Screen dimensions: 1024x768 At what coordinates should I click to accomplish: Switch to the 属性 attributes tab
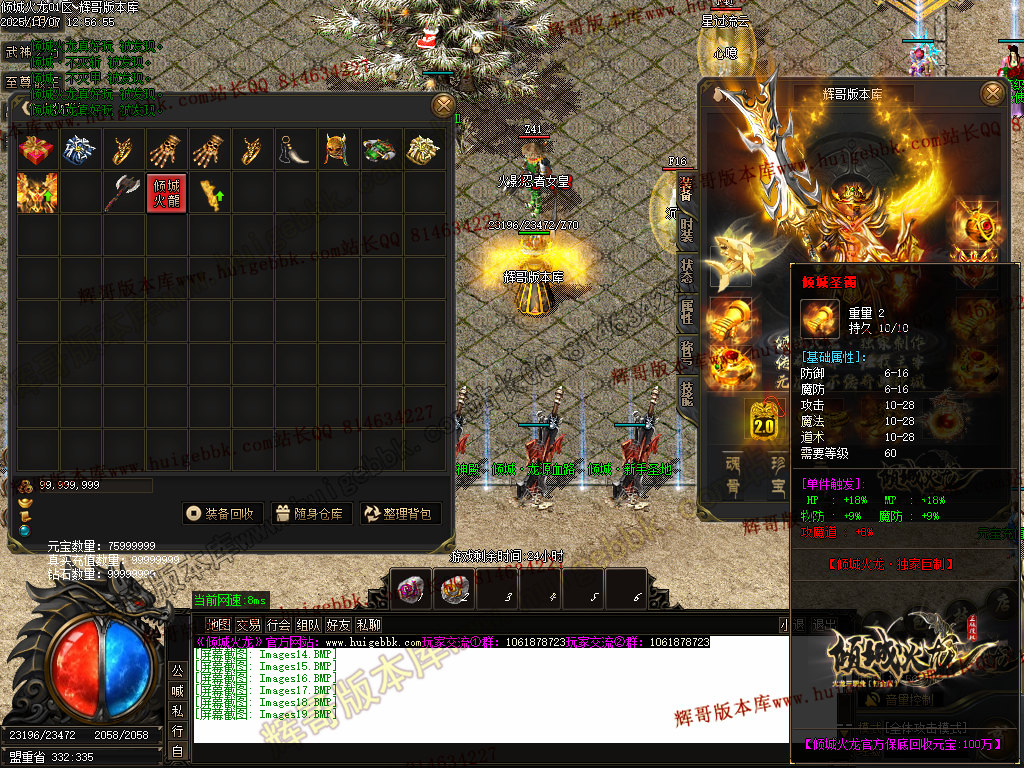(x=687, y=313)
